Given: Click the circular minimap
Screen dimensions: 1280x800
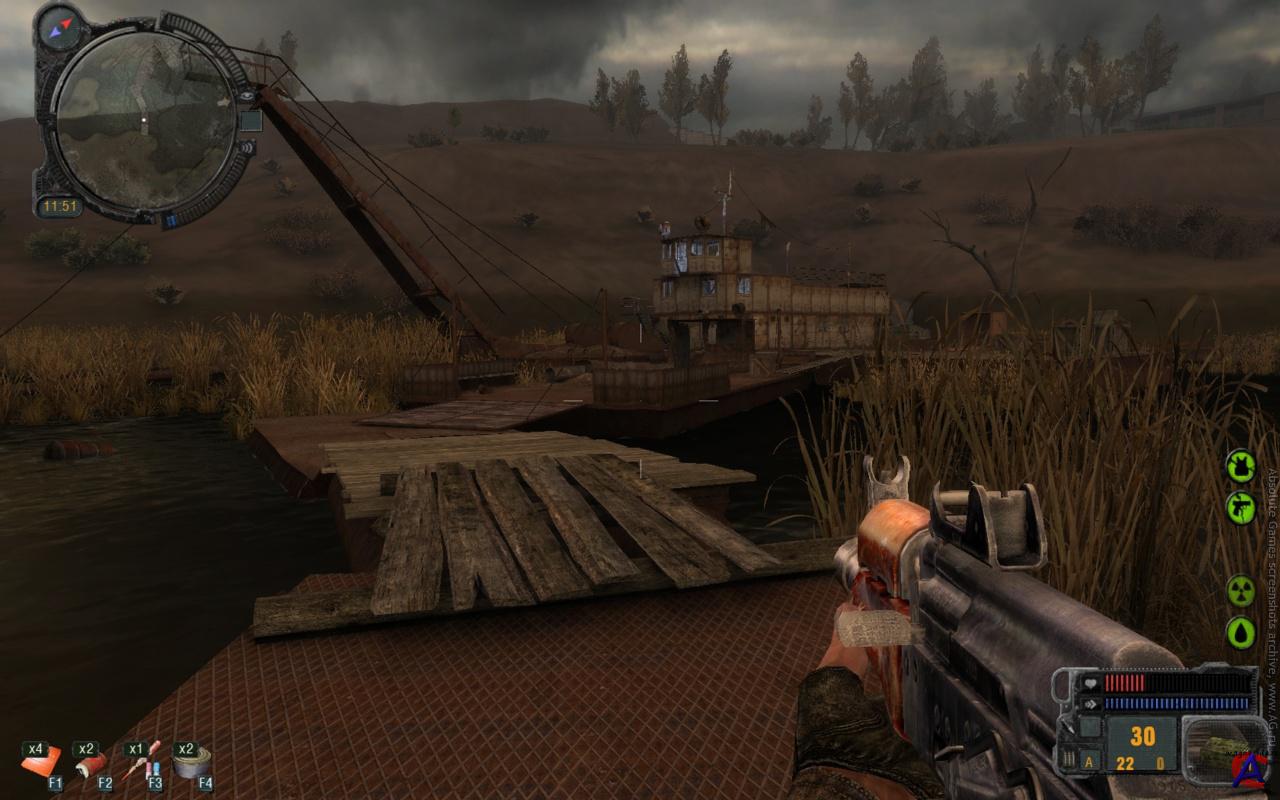Looking at the screenshot, I should click(143, 120).
